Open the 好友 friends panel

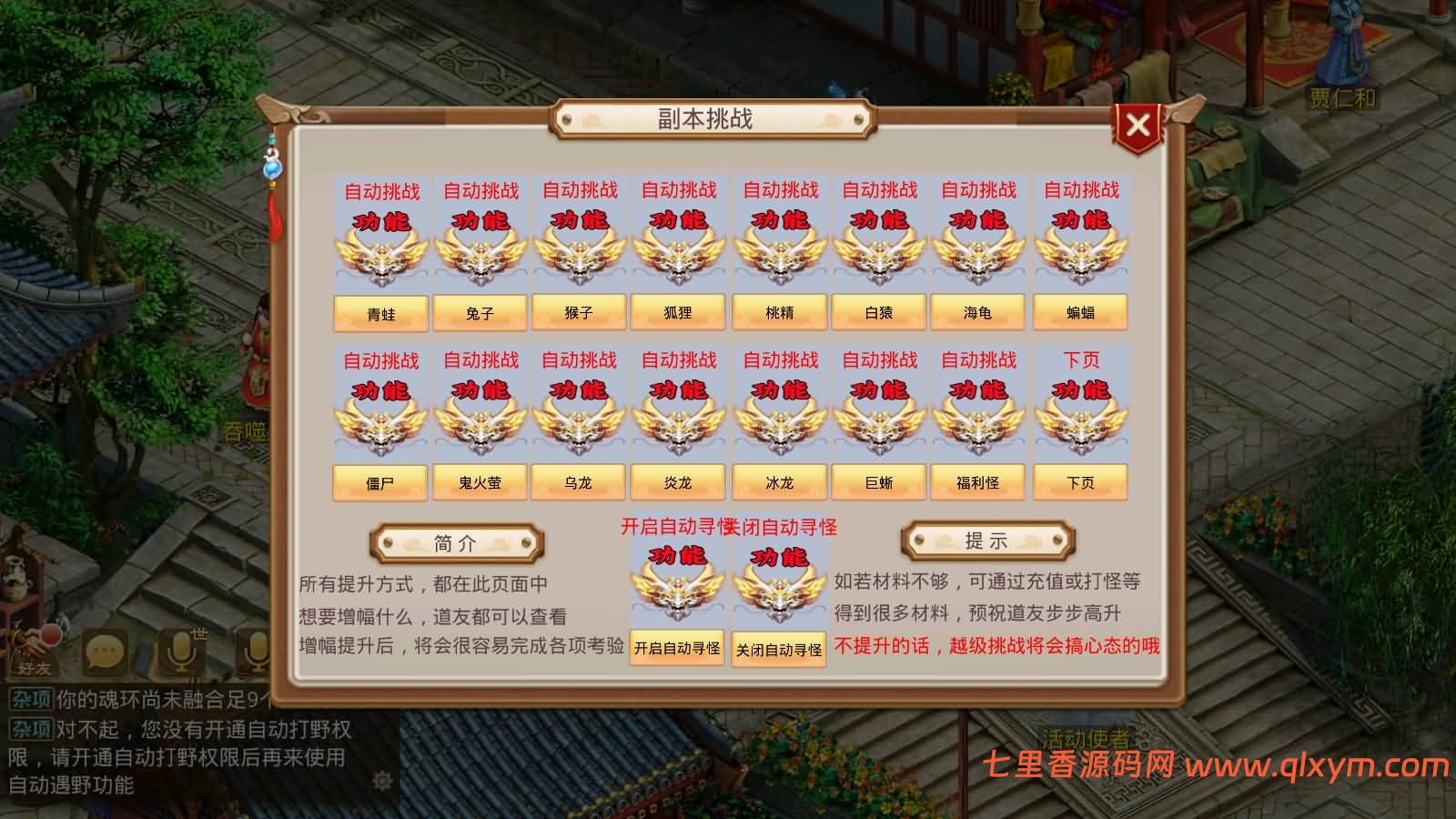coord(35,664)
